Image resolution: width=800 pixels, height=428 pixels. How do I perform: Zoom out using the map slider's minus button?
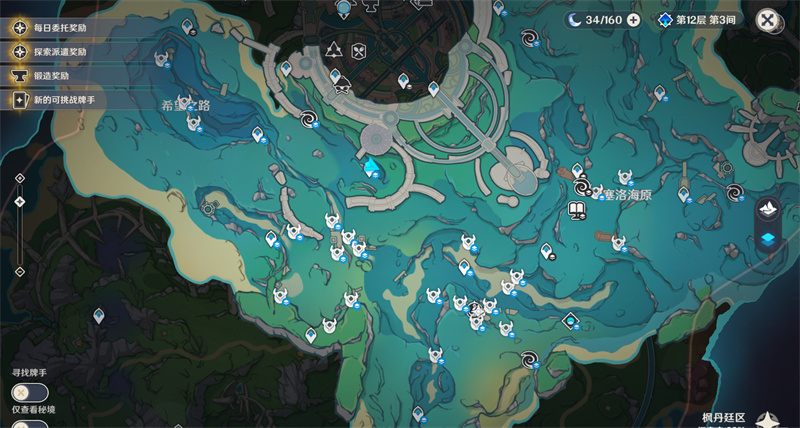pyautogui.click(x=19, y=271)
